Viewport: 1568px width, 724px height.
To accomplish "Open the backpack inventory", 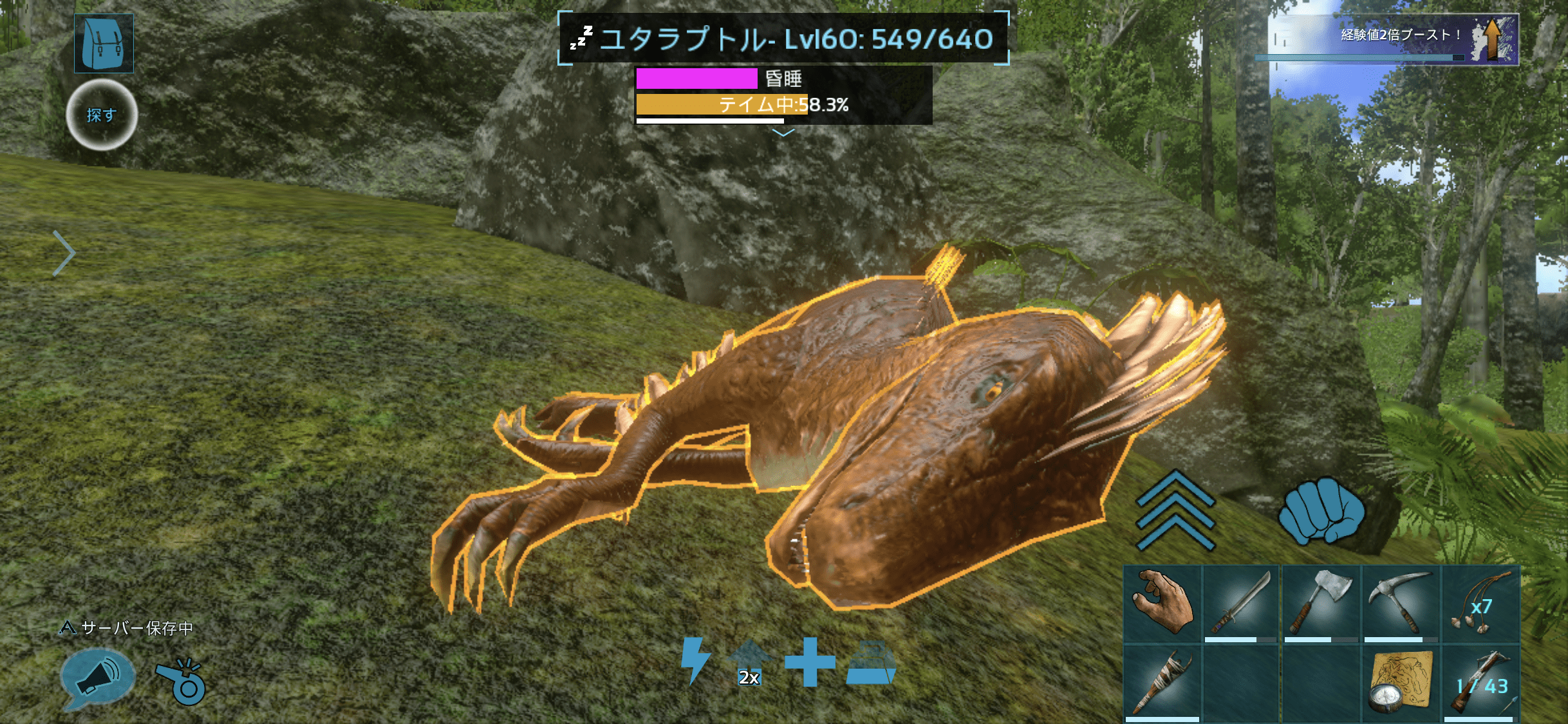I will pyautogui.click(x=104, y=43).
